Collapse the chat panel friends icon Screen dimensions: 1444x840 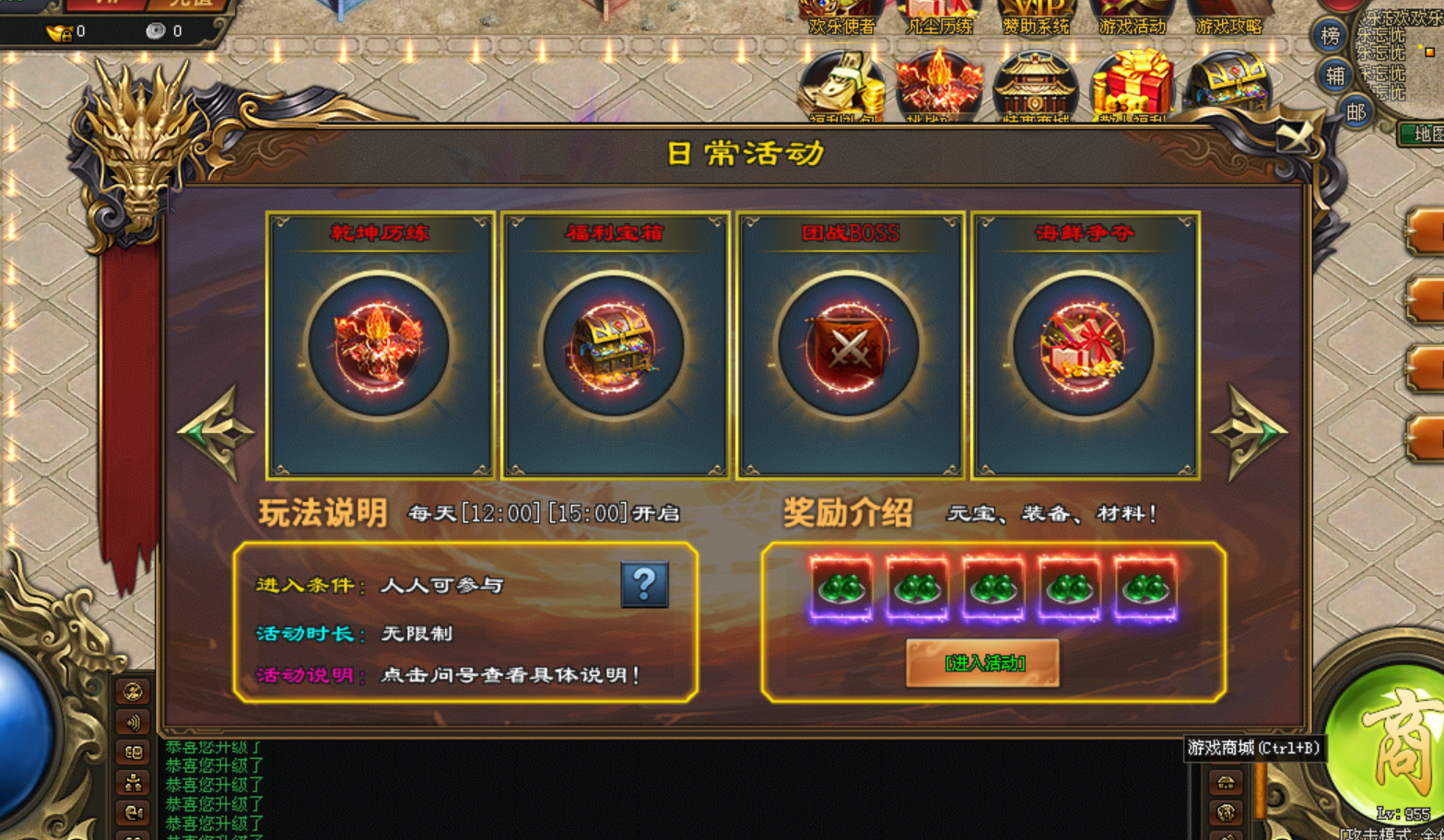(132, 781)
